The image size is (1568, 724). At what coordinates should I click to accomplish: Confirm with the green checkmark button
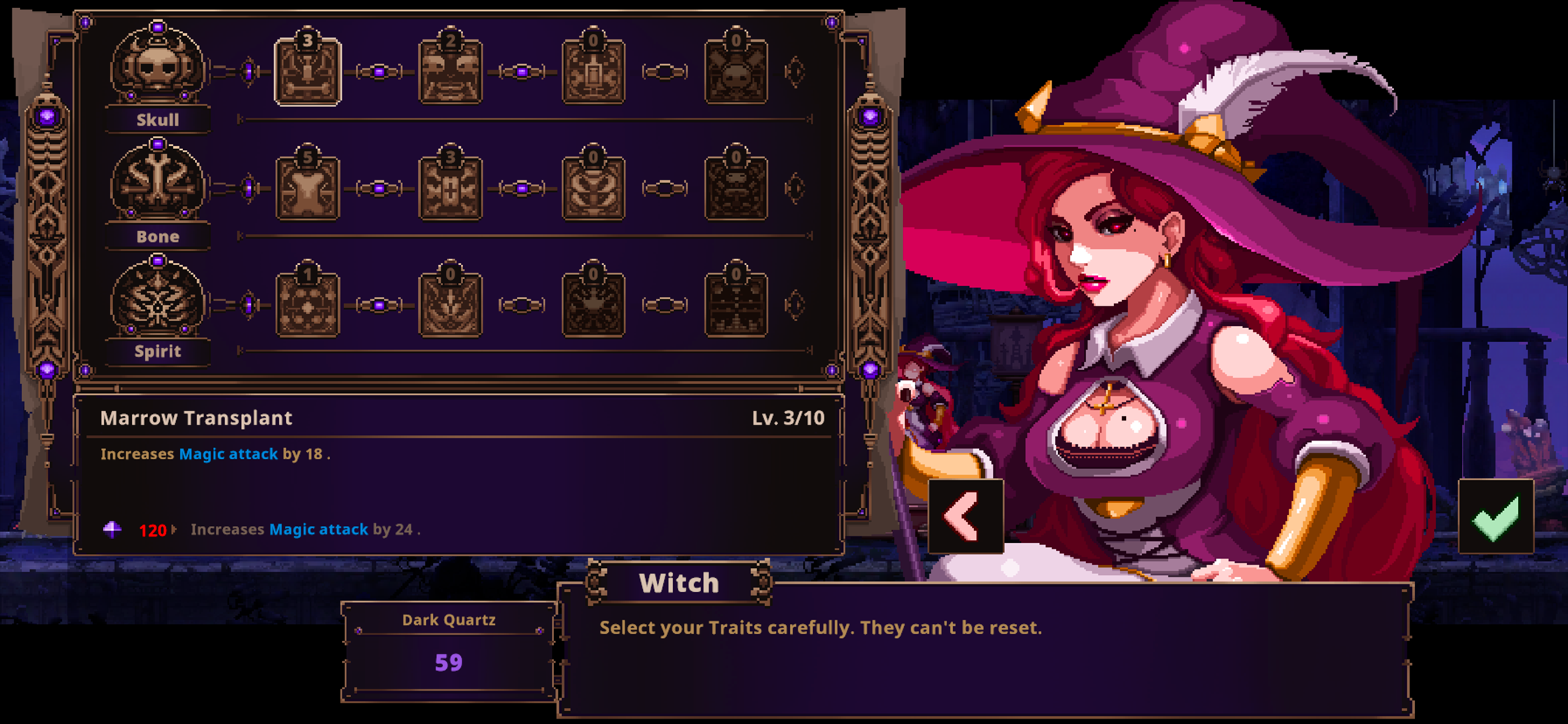(1495, 516)
